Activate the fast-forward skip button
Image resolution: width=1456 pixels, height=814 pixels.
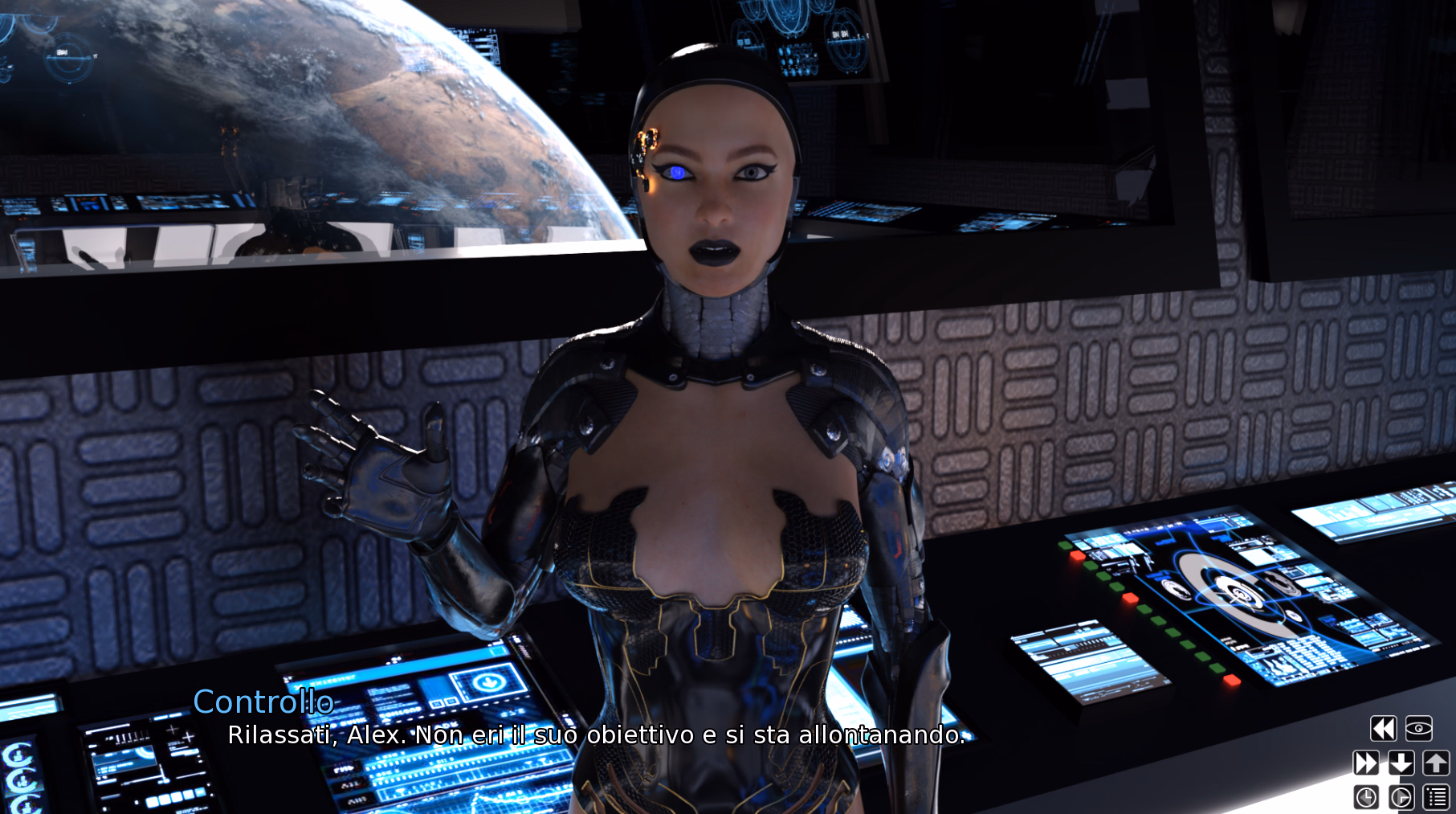pos(1366,763)
